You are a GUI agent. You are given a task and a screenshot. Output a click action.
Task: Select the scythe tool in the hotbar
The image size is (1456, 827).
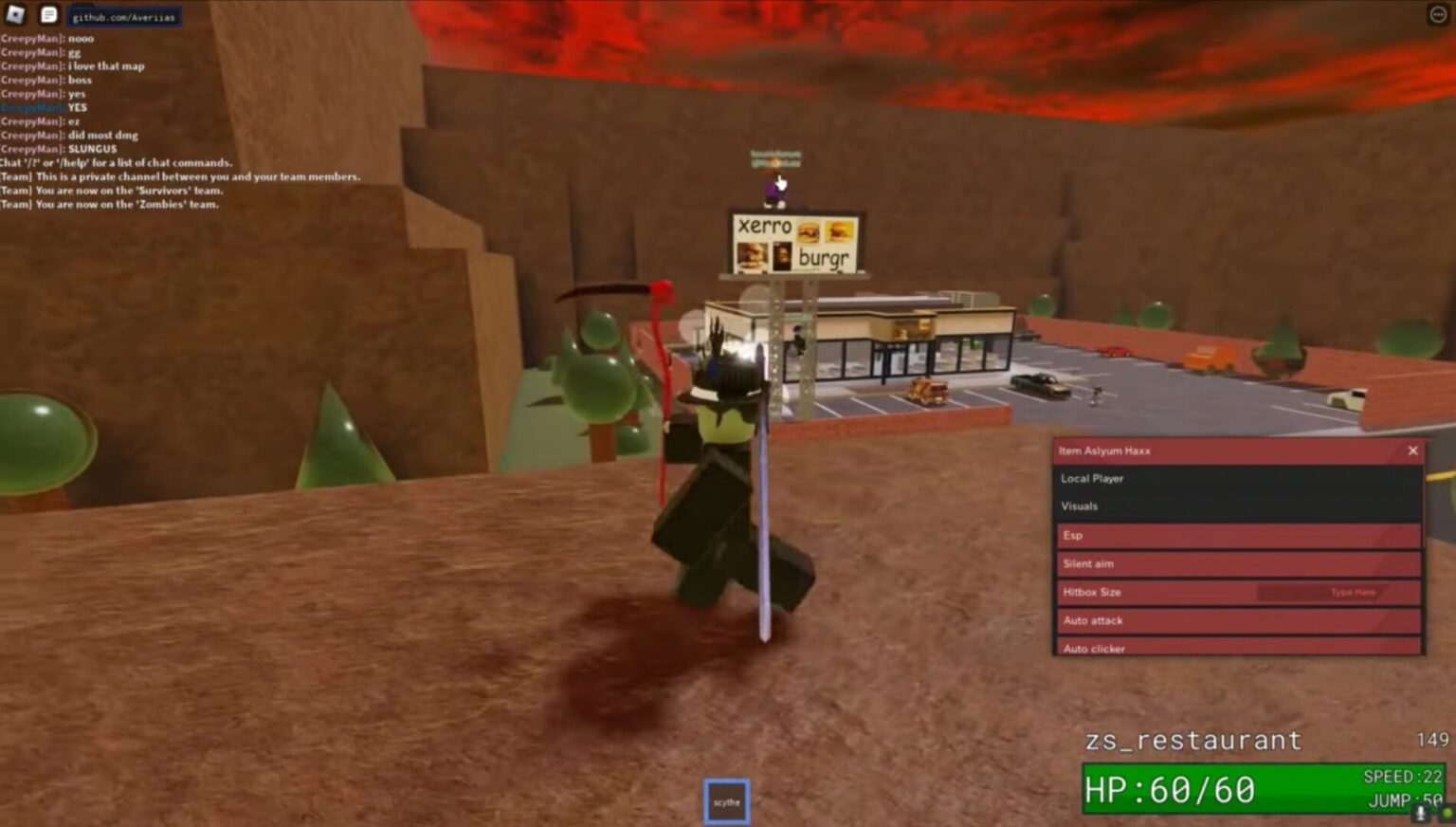click(x=726, y=799)
